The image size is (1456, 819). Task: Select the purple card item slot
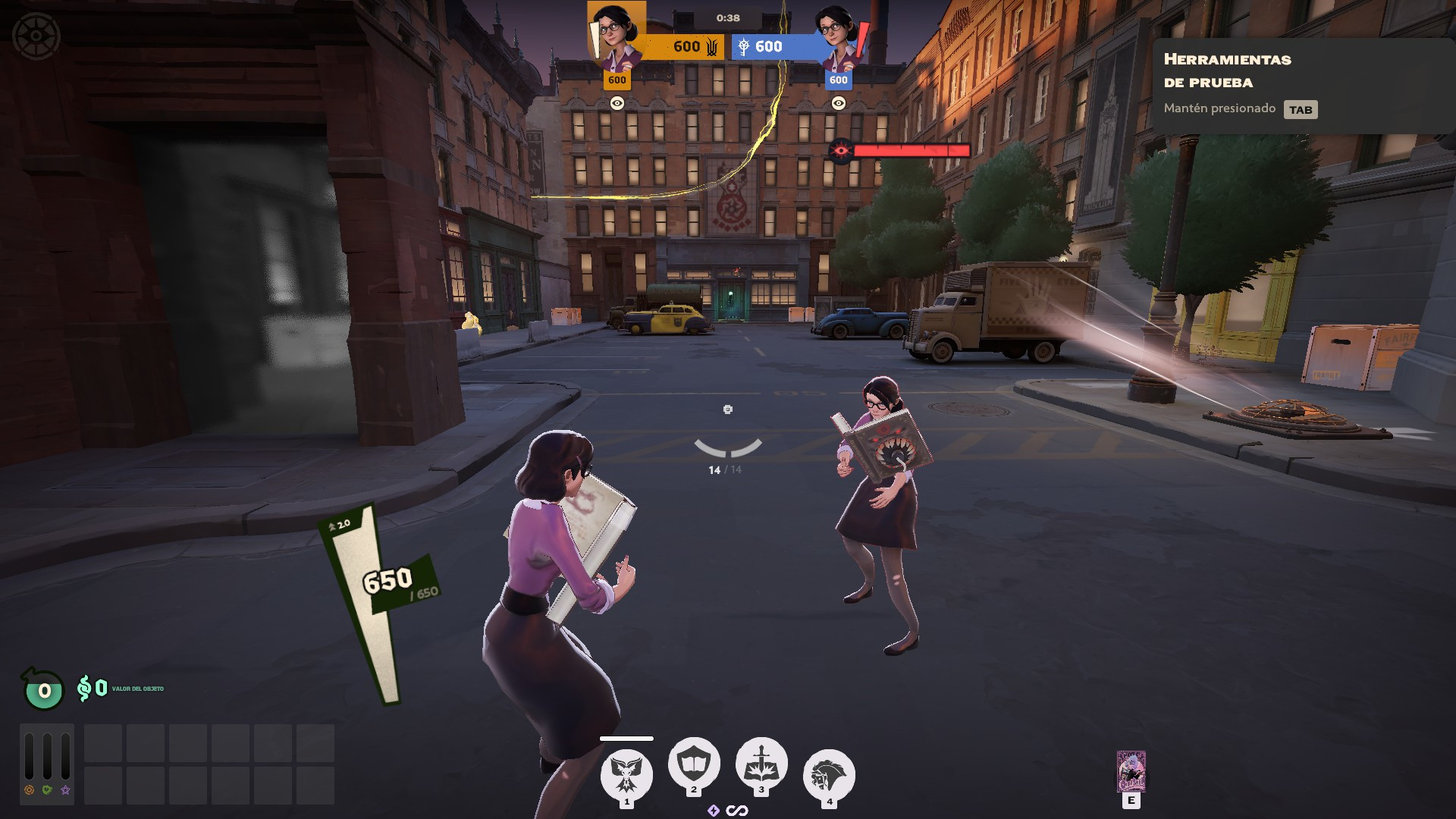pos(1131,772)
